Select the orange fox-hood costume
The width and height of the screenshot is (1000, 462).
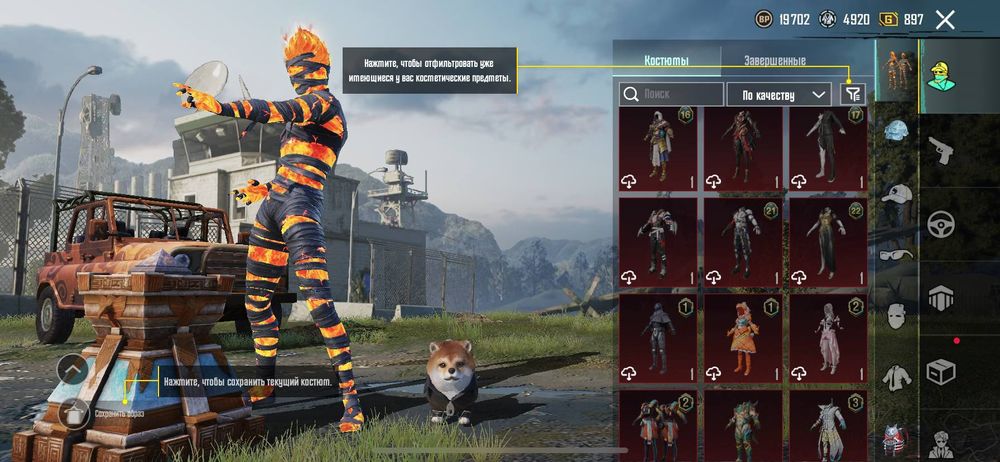coord(743,338)
